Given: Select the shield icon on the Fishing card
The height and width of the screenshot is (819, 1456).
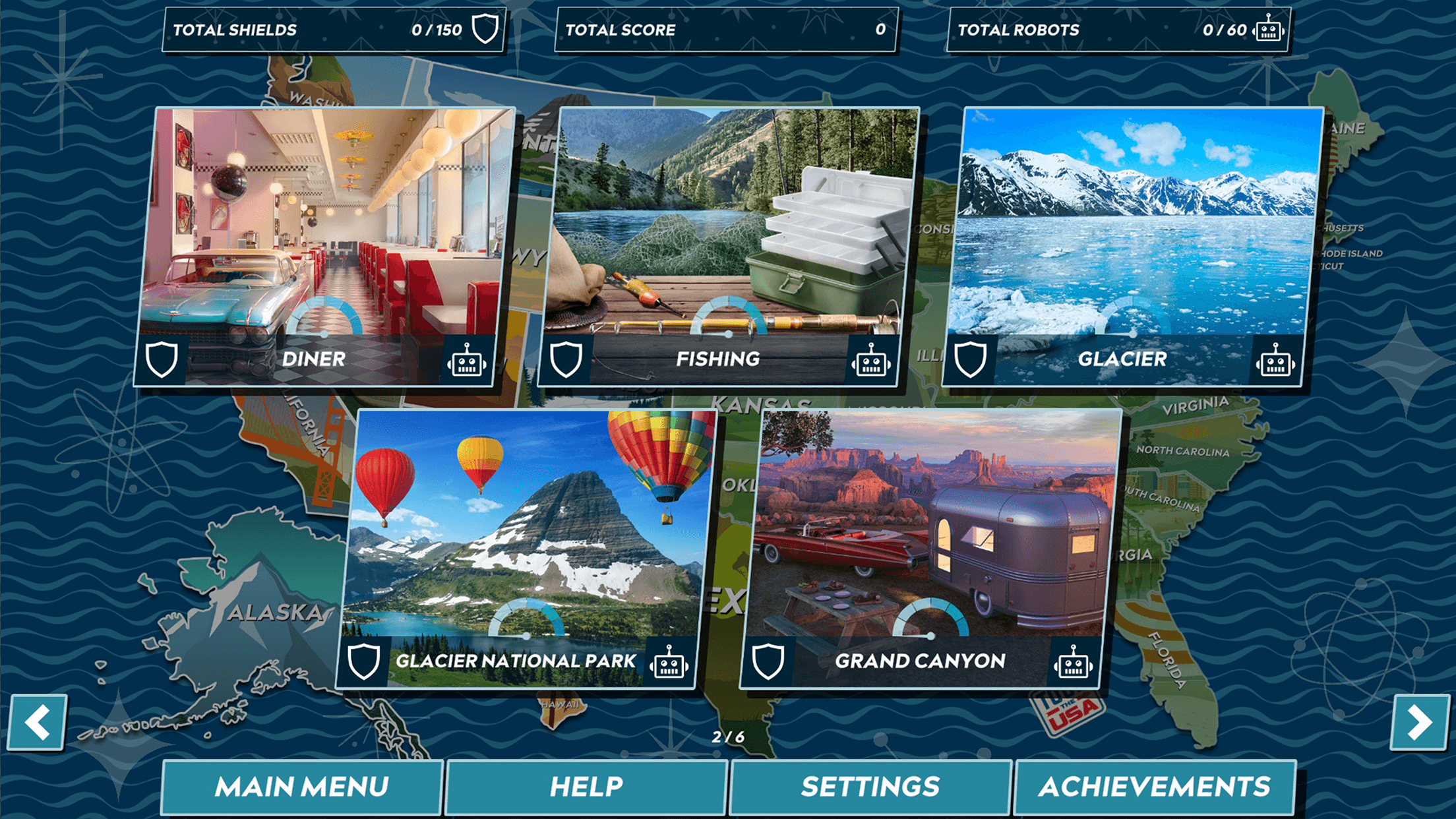Looking at the screenshot, I should [x=566, y=361].
